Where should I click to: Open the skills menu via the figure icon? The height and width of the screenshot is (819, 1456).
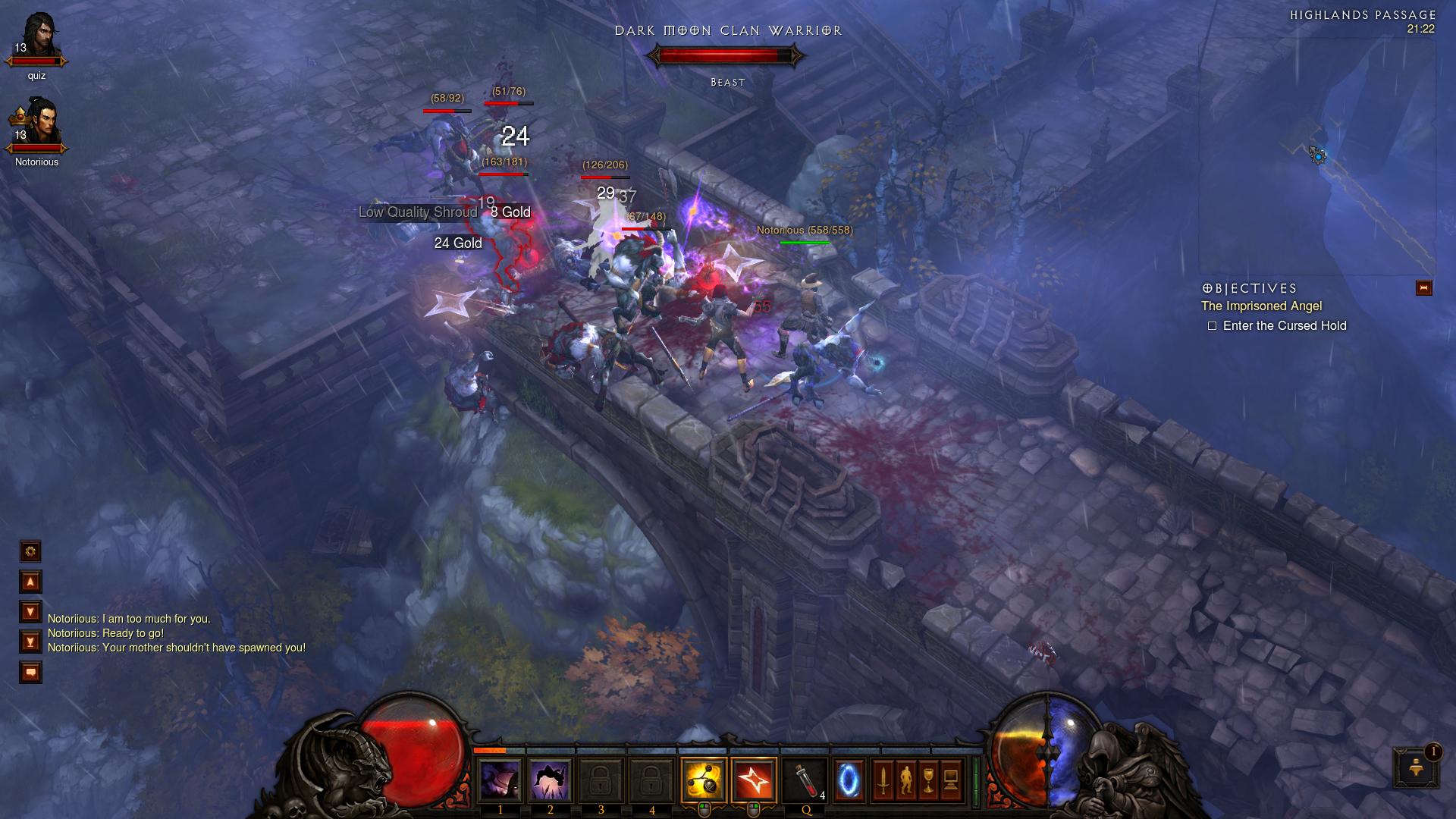(x=905, y=780)
